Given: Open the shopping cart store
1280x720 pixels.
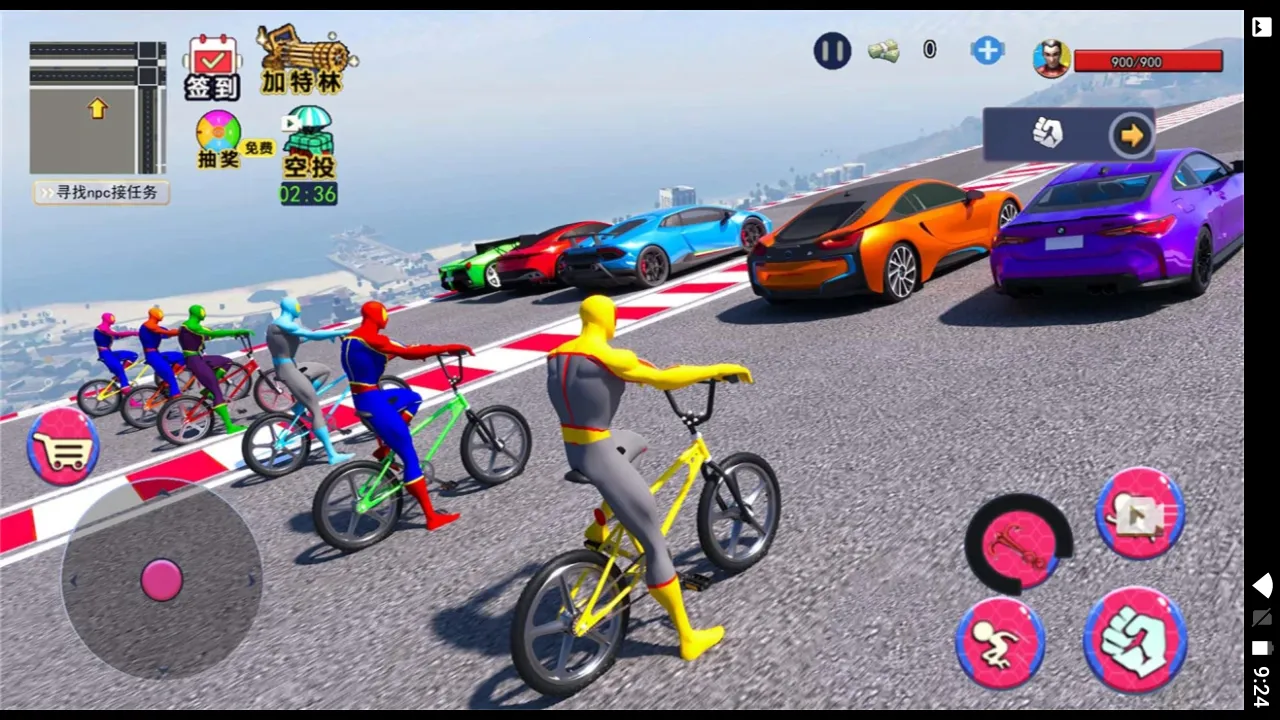Looking at the screenshot, I should [62, 450].
